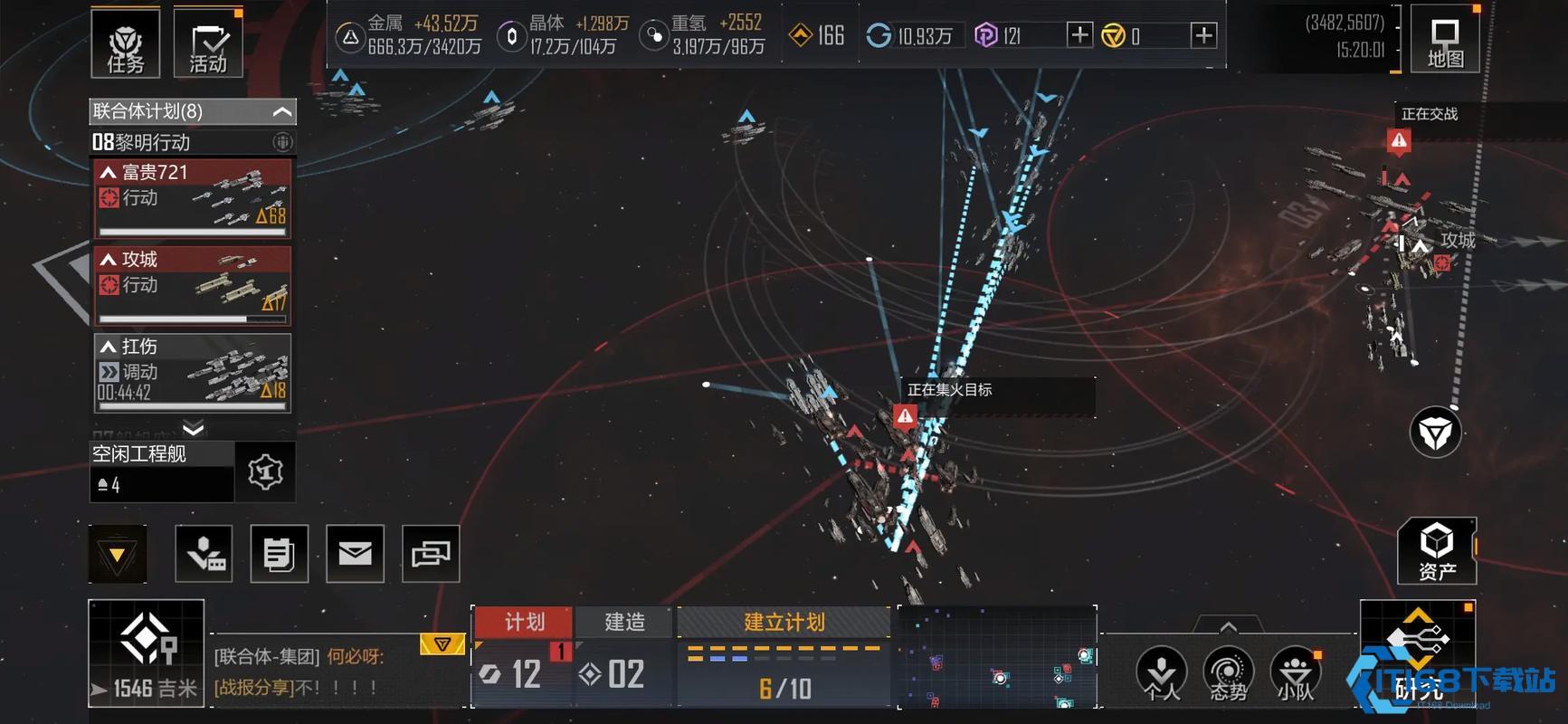This screenshot has height=724, width=1568.
Task: Open the 资产 assets menu
Action: click(1437, 551)
